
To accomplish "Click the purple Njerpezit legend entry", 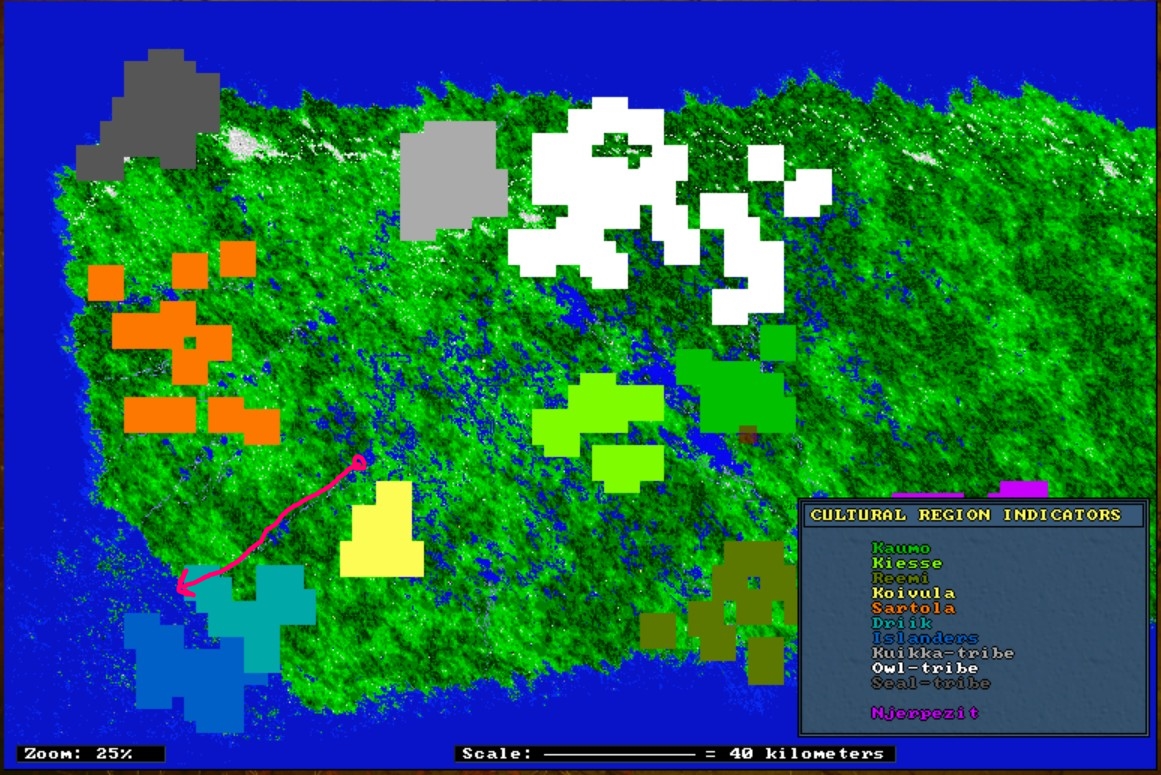I will coord(924,713).
